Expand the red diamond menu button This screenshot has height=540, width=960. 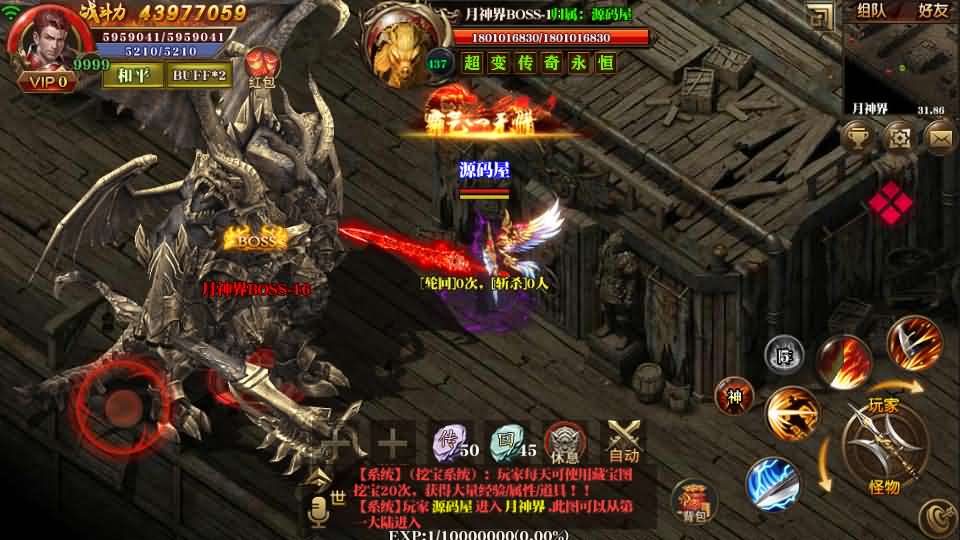pos(890,204)
